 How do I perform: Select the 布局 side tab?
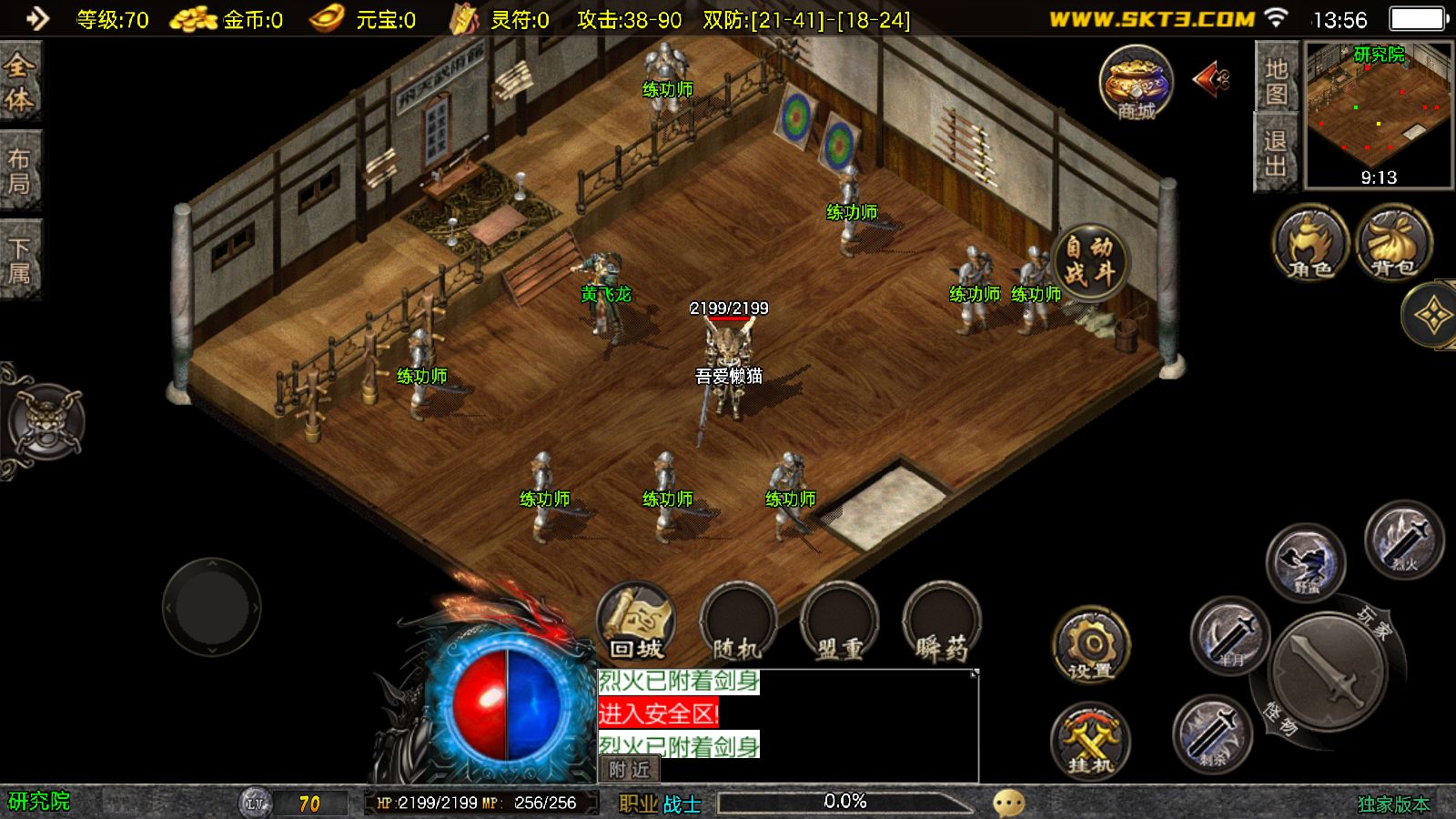coord(19,171)
